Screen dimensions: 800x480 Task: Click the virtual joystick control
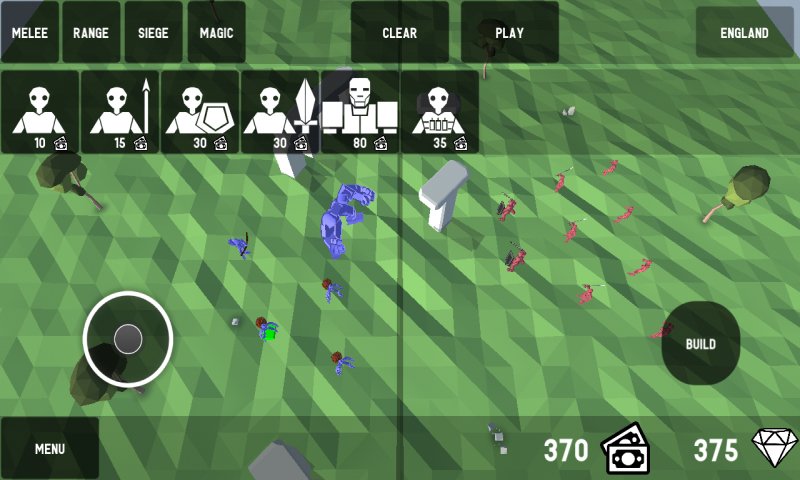tap(128, 339)
